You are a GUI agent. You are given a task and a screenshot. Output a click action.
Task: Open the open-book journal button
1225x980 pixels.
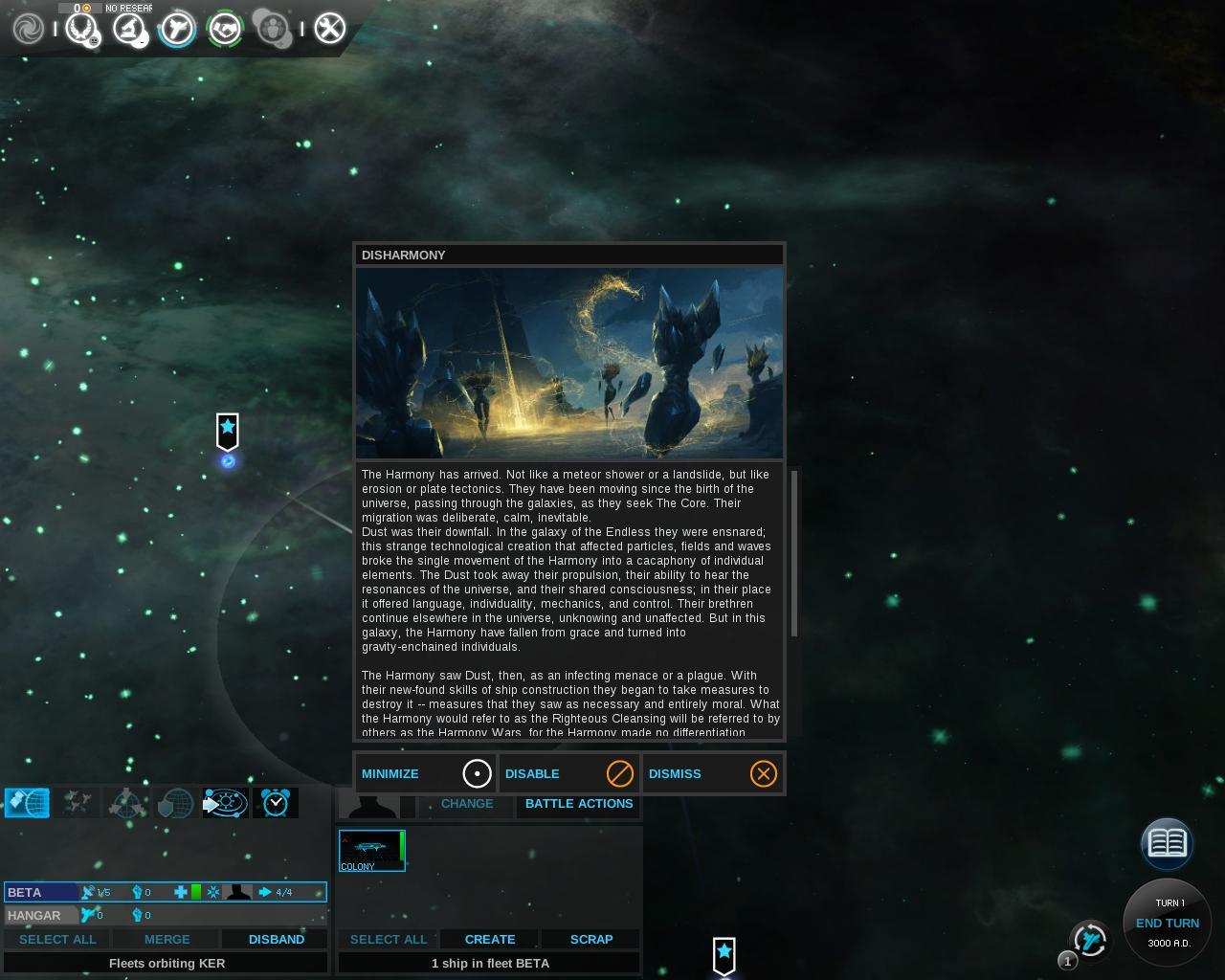(x=1167, y=843)
